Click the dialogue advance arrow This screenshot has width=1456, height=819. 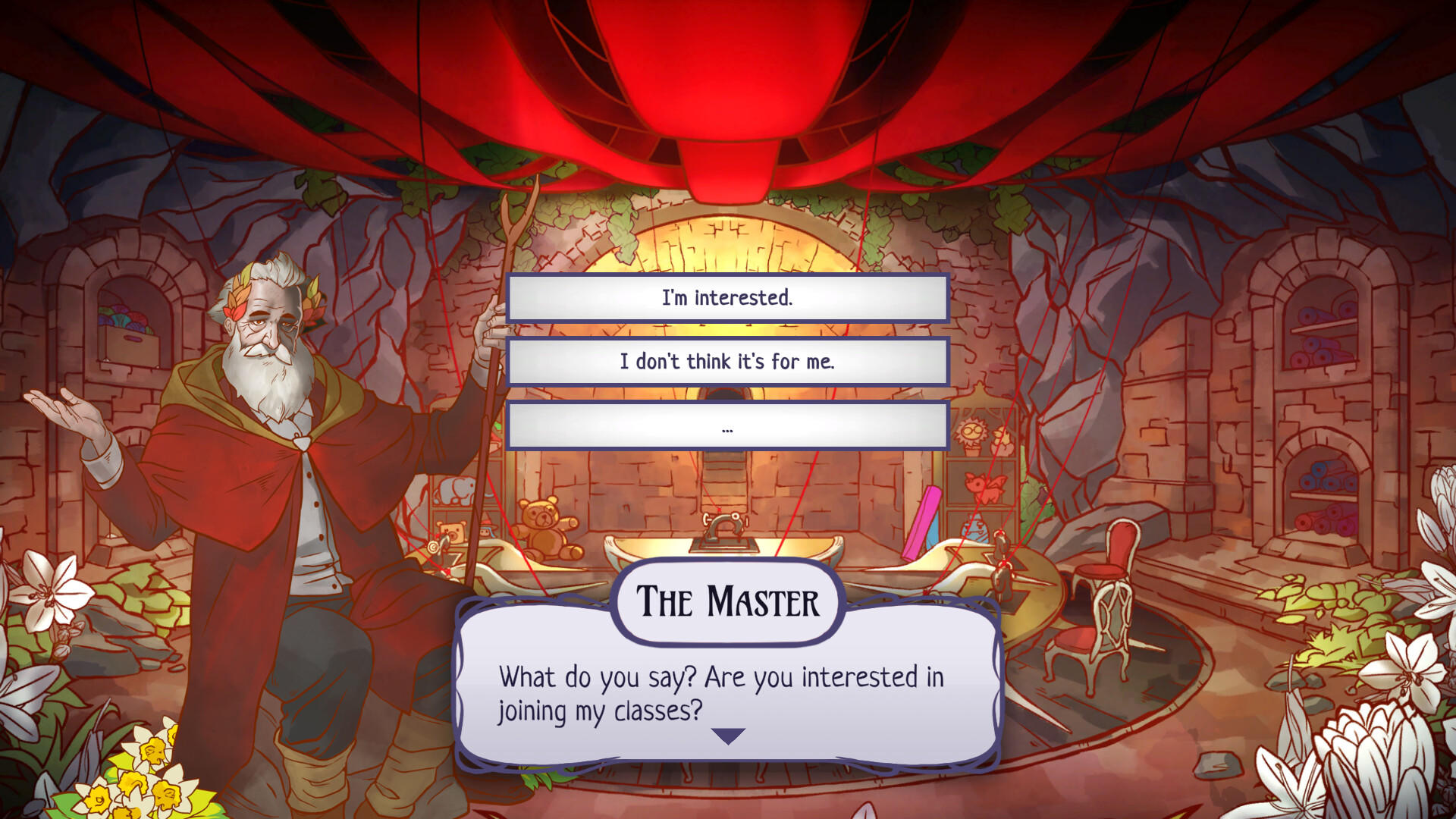pyautogui.click(x=729, y=734)
